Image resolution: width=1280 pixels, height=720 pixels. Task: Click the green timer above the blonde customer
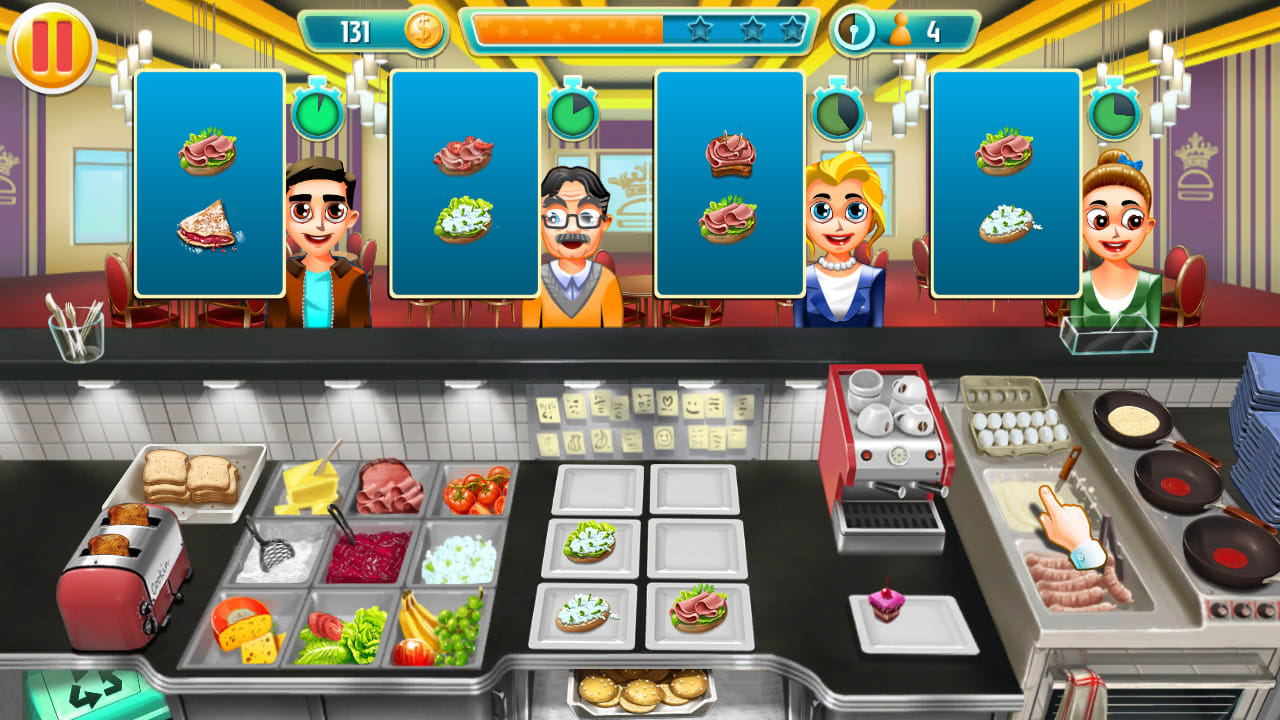pos(836,113)
